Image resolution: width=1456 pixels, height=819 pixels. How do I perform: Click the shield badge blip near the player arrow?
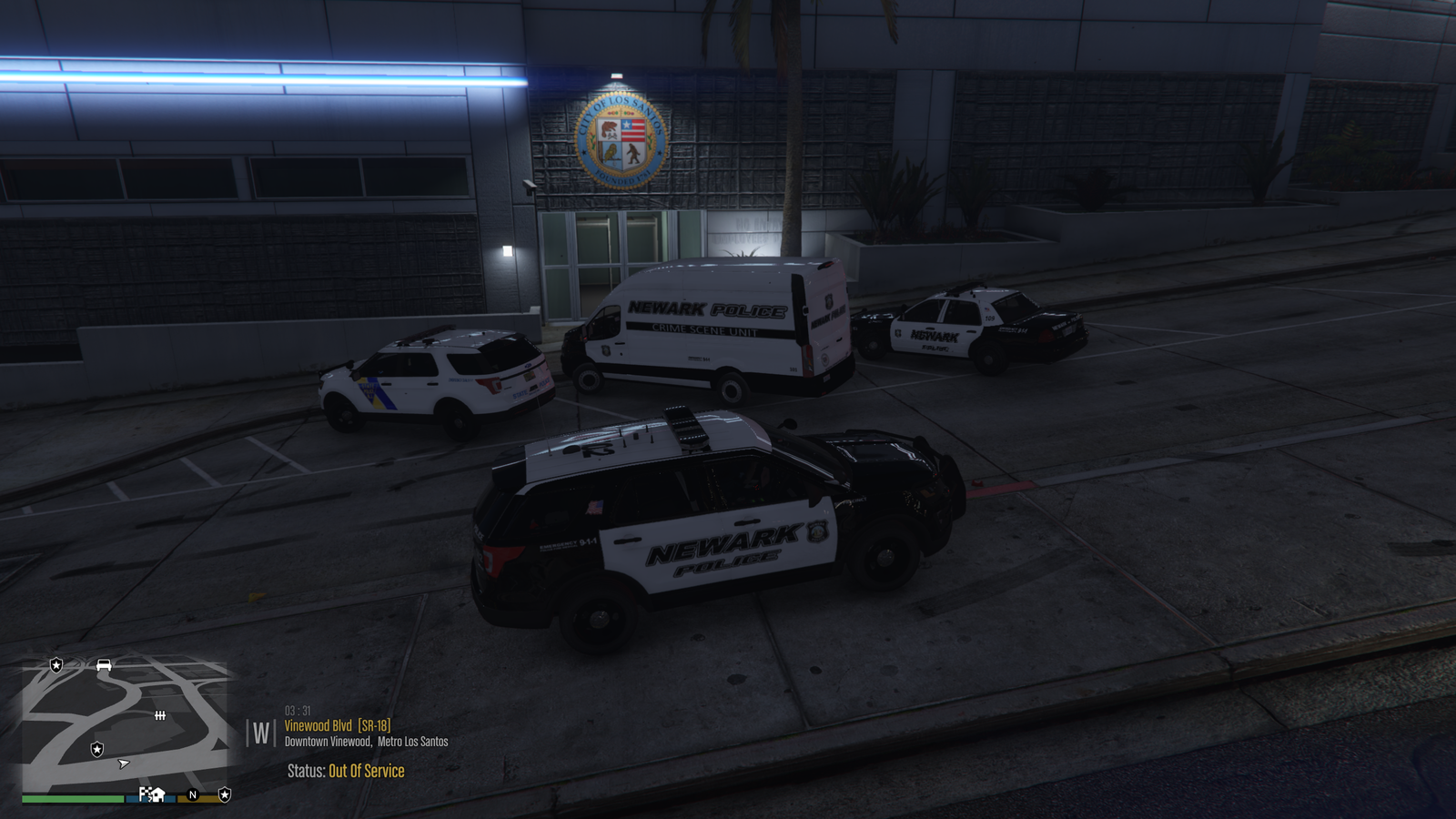point(97,750)
